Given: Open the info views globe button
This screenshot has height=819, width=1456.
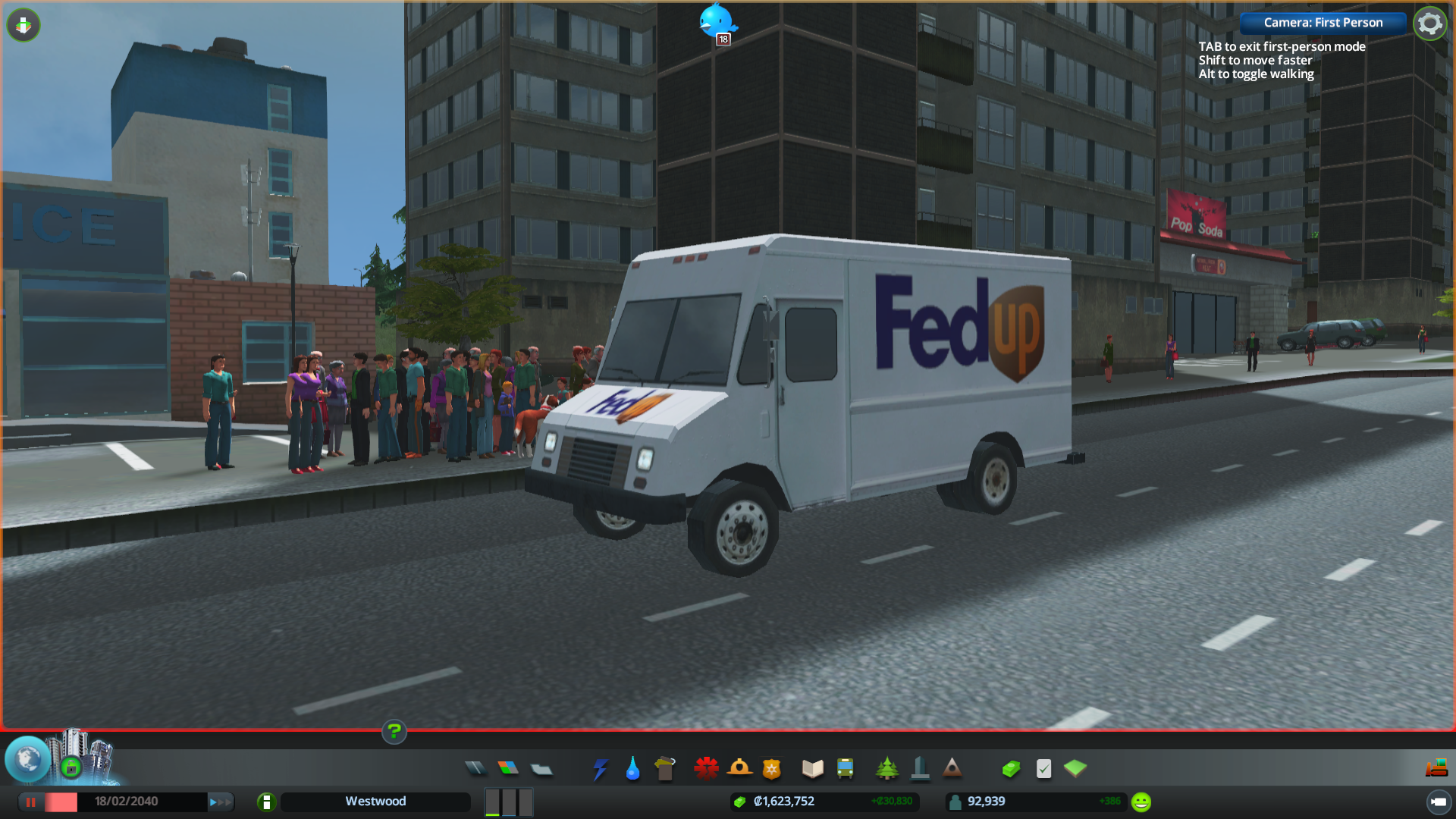Looking at the screenshot, I should pyautogui.click(x=28, y=758).
